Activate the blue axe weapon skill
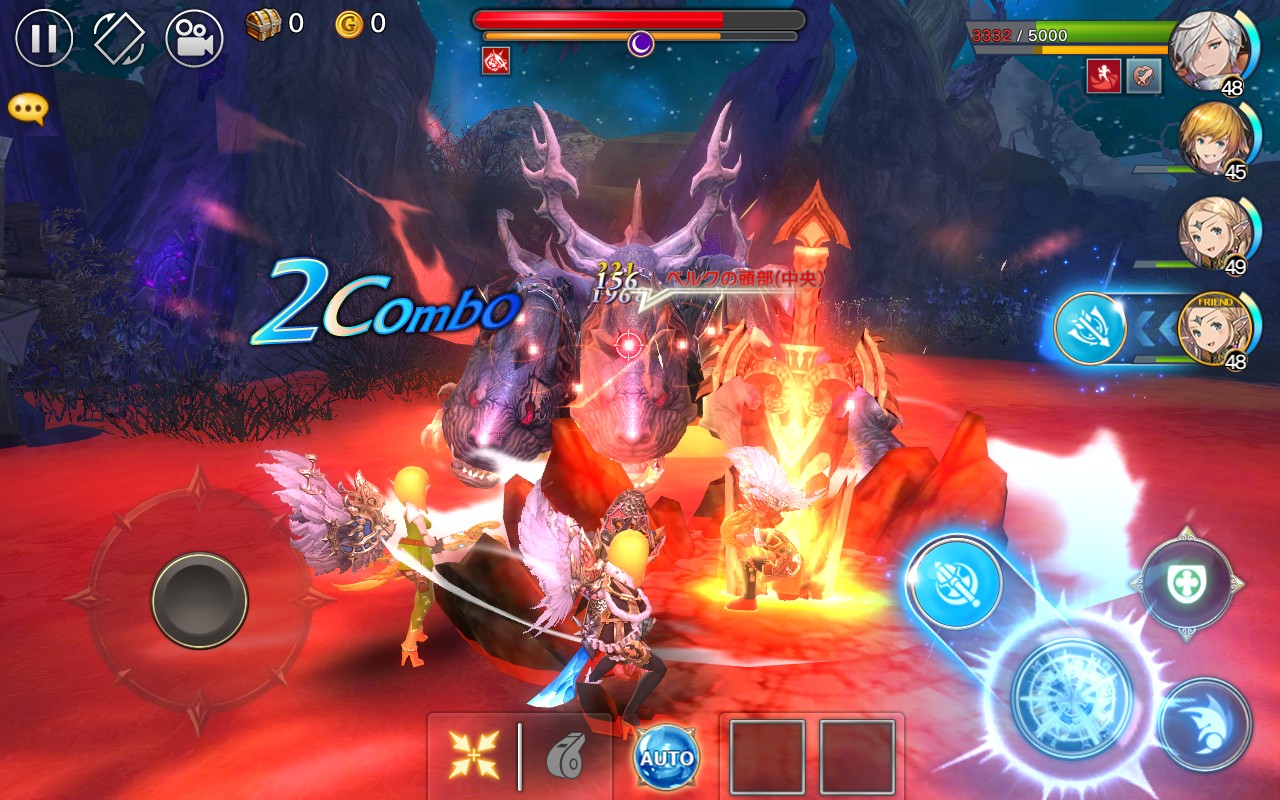Screen dimensions: 1280x800 point(955,581)
